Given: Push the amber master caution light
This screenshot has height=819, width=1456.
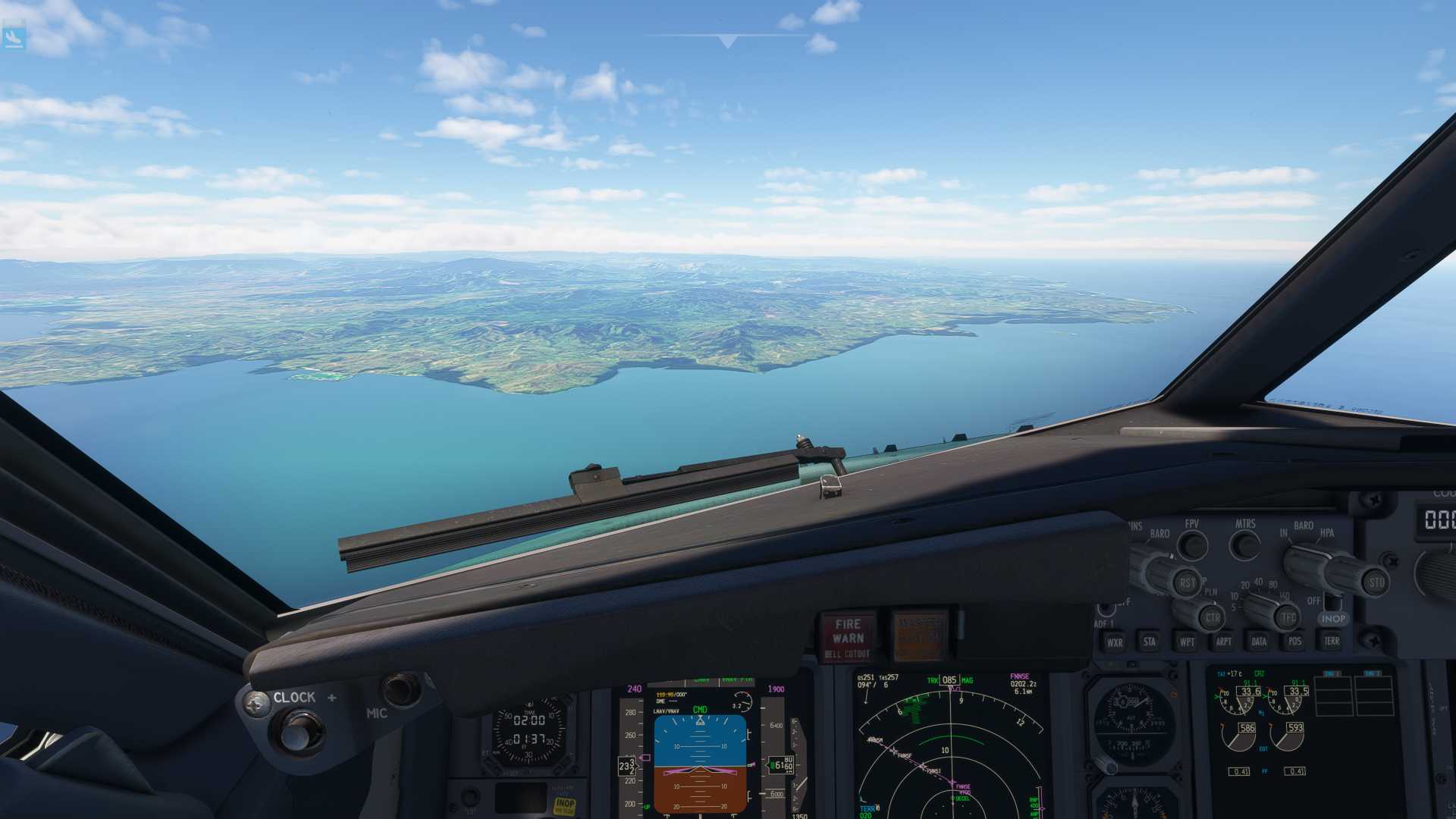Looking at the screenshot, I should (918, 635).
